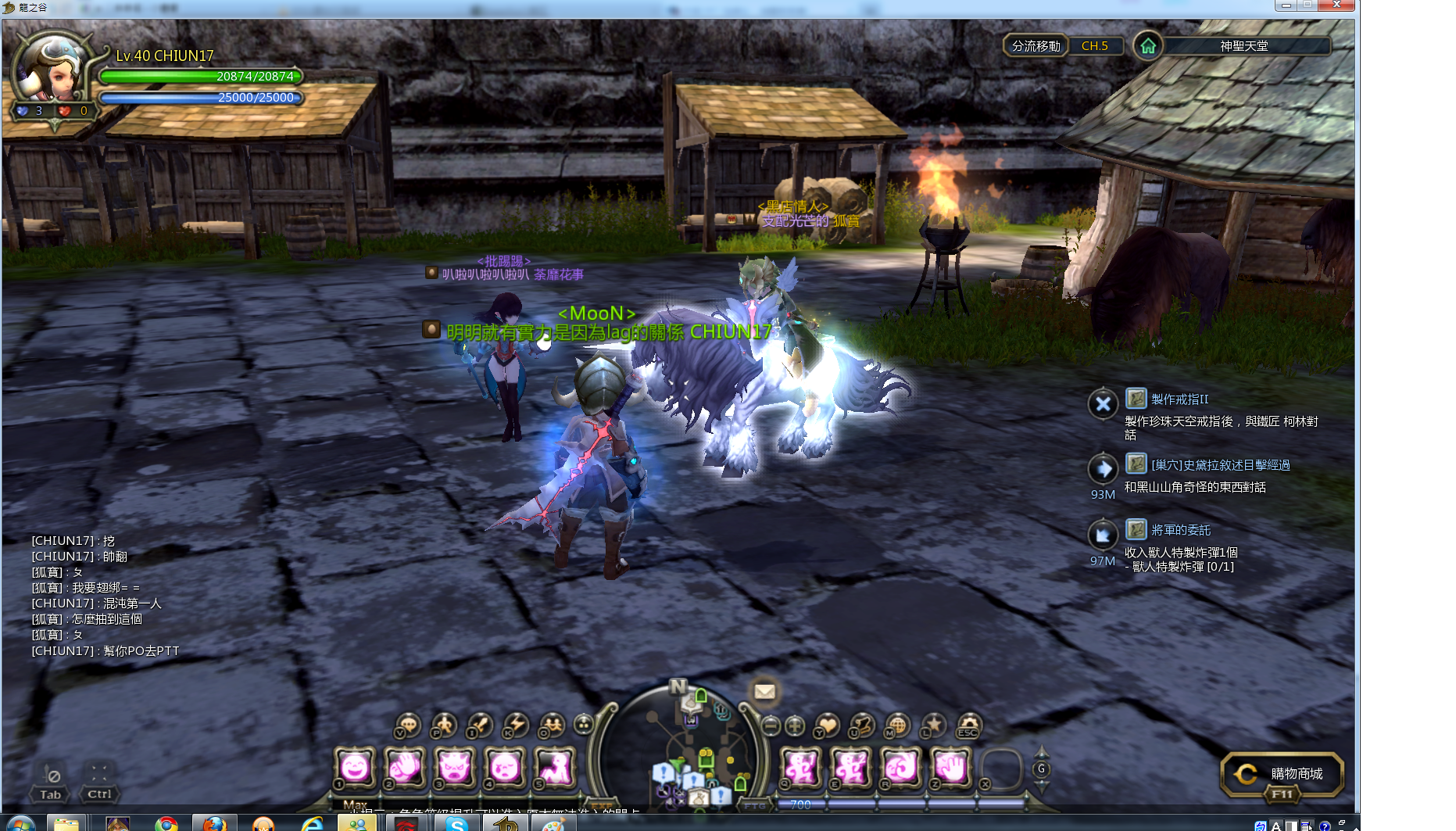
Task: Click the 分流移動 channel switch button
Action: pyautogui.click(x=1035, y=46)
